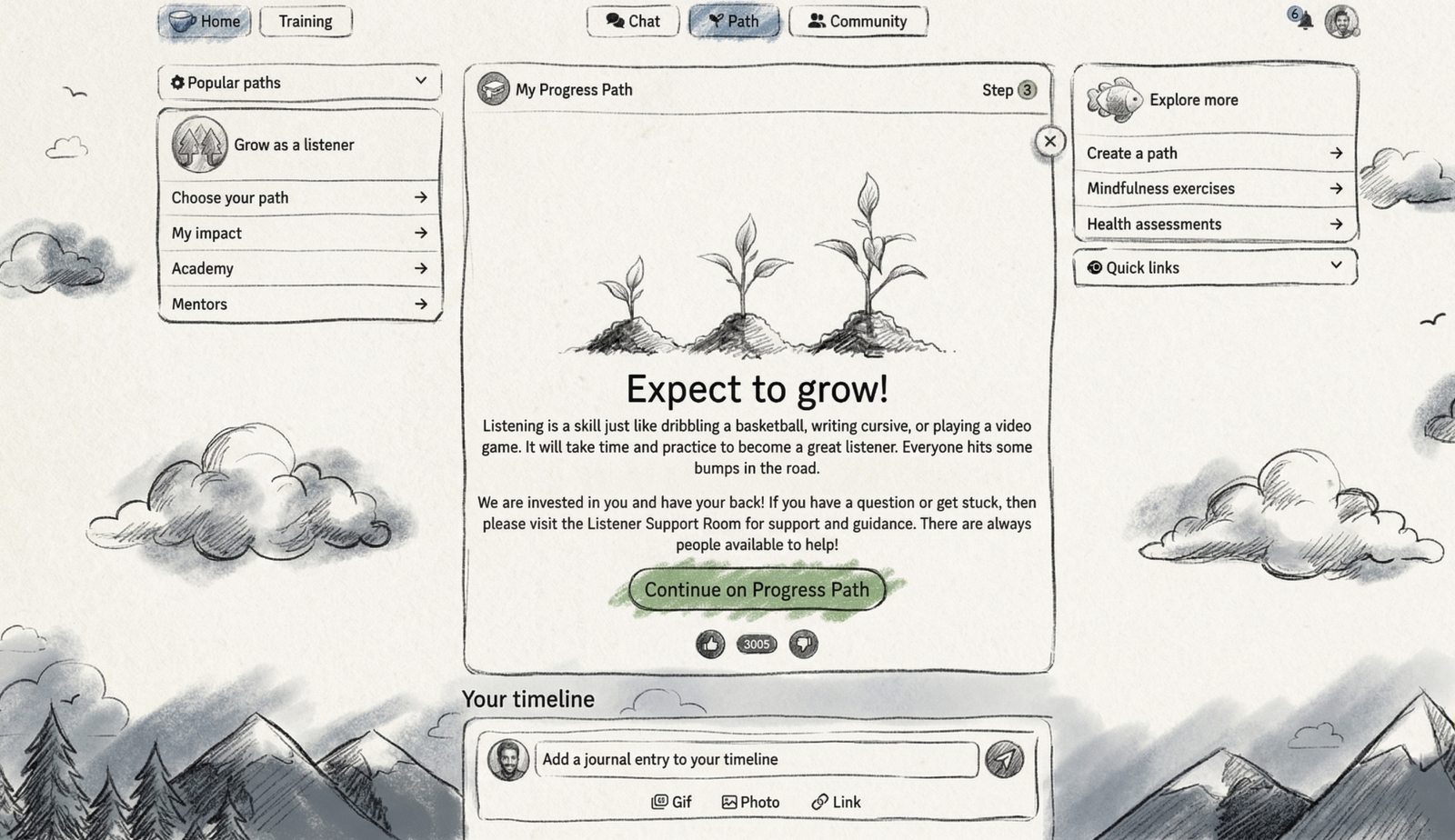Click the fish icon beside Explore more

coord(1113,100)
